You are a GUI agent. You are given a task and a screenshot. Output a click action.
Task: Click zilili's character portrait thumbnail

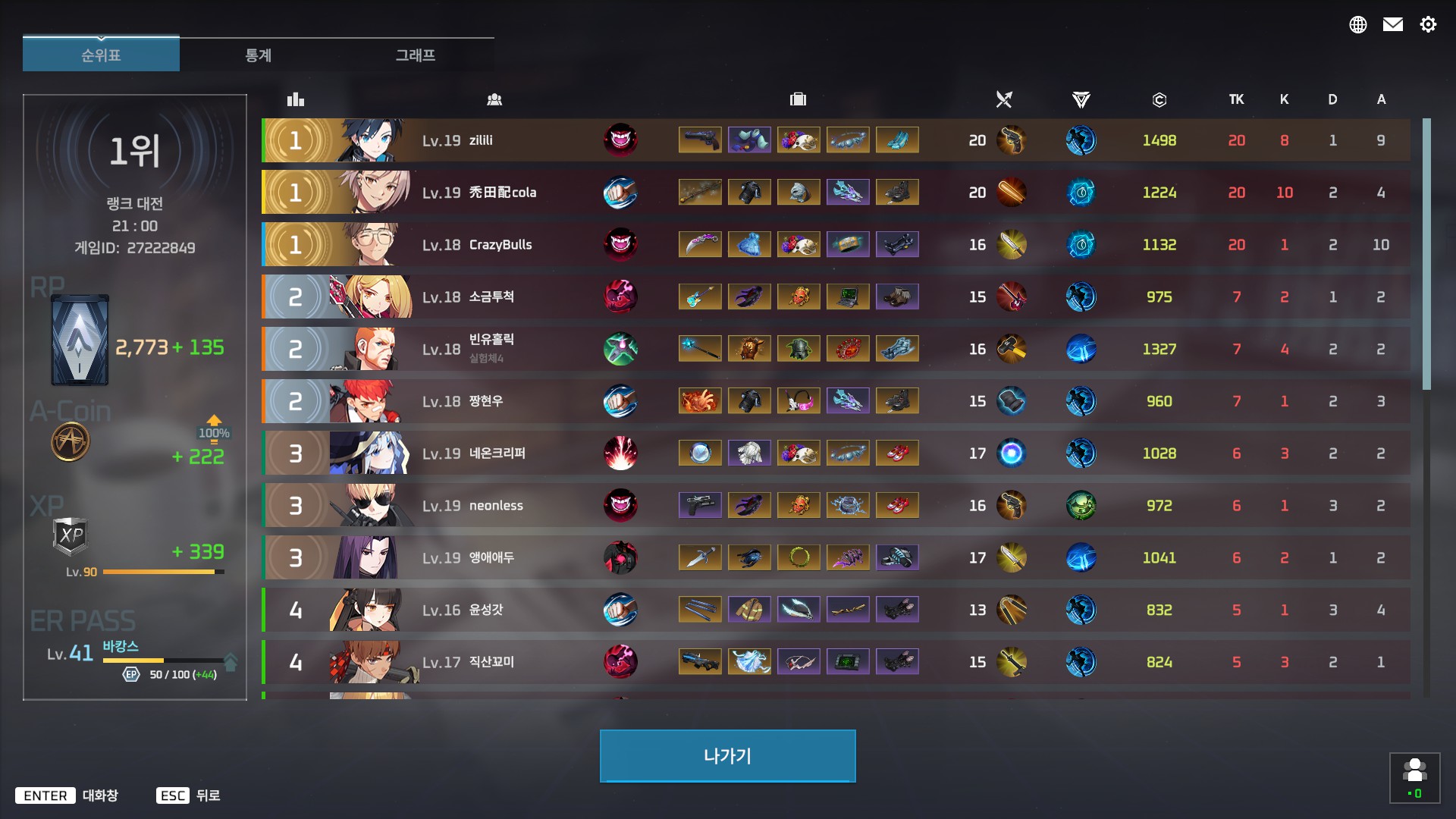369,140
